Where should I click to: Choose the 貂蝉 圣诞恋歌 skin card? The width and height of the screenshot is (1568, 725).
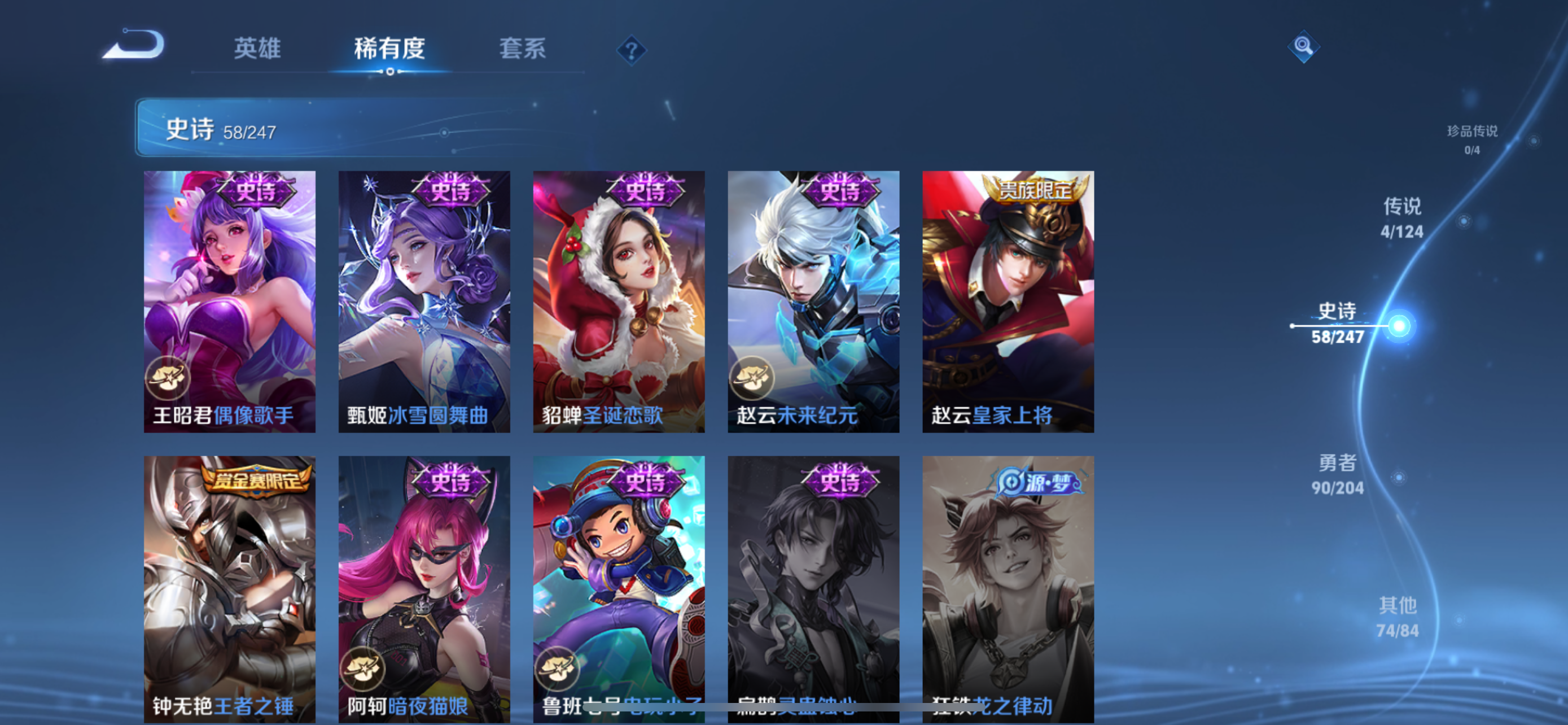coord(619,302)
